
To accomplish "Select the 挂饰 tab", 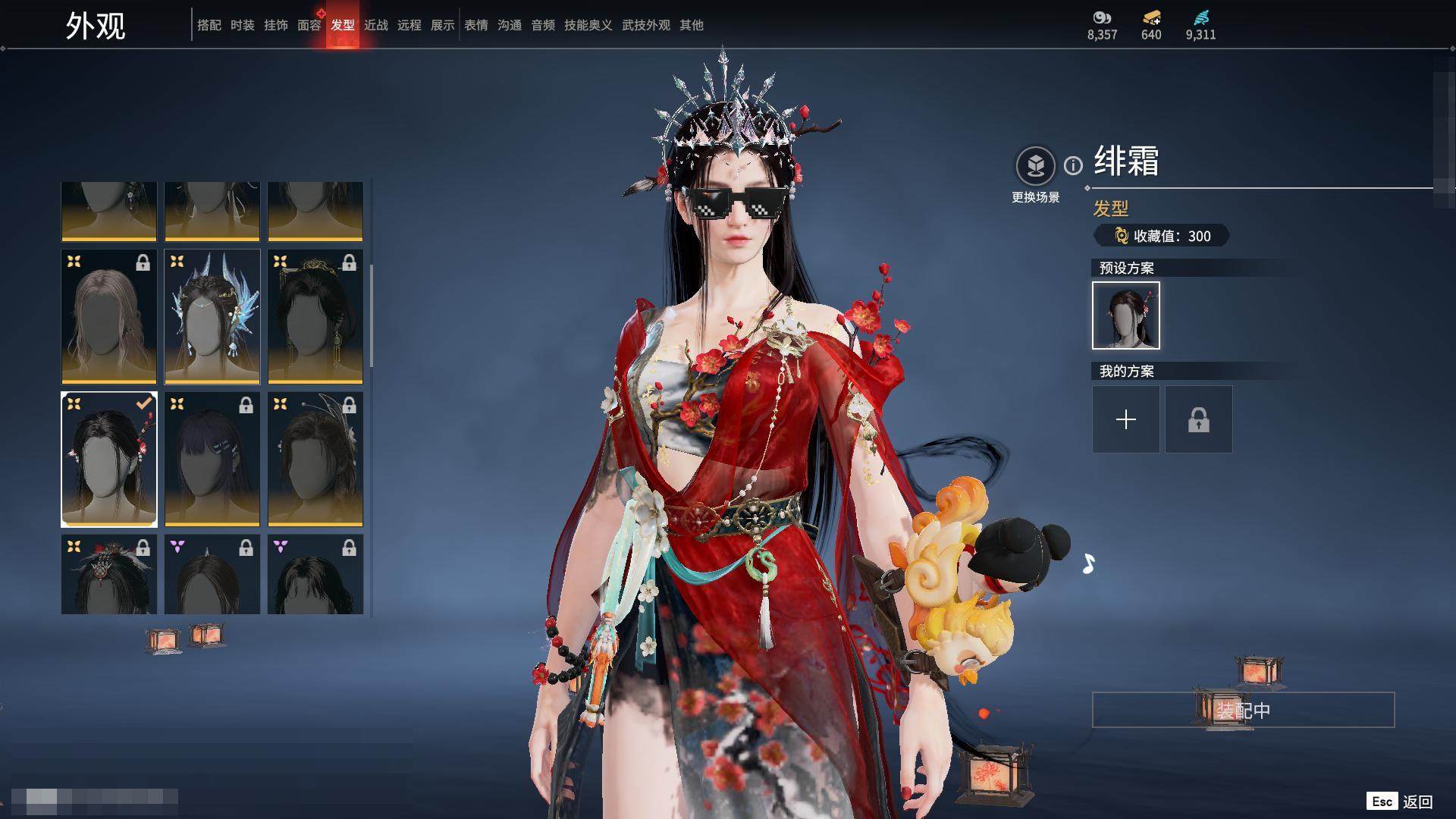I will 276,25.
